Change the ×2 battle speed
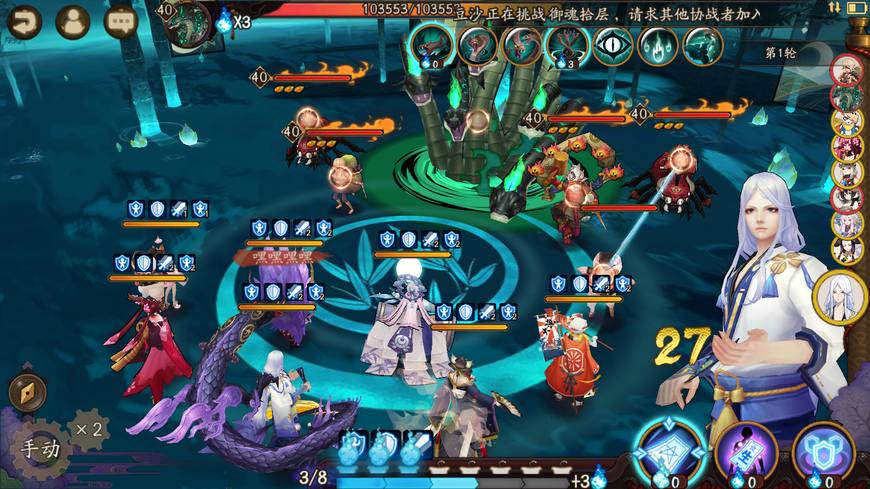This screenshot has width=870, height=489. coord(88,430)
